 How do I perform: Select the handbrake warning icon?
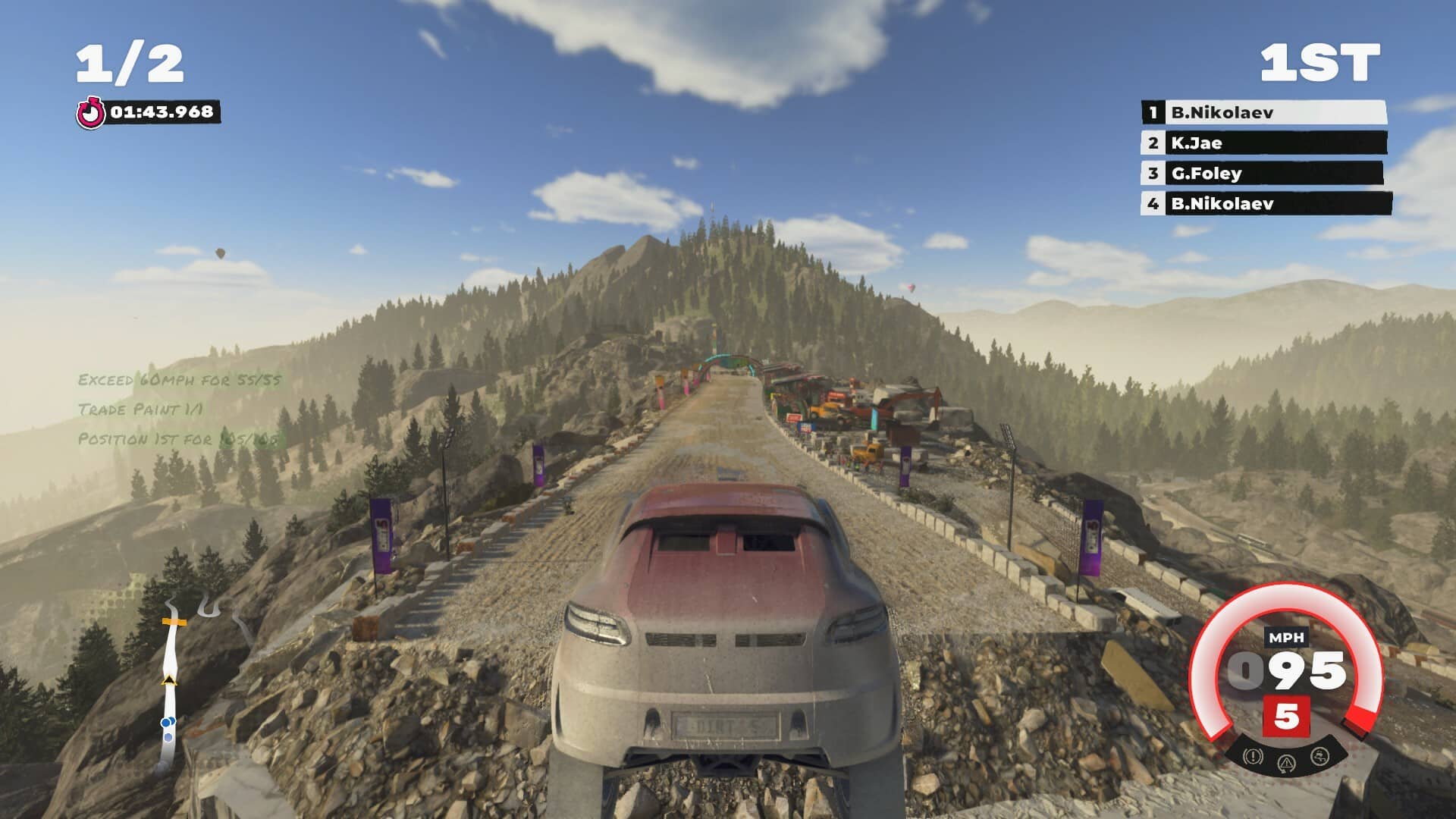(1252, 758)
